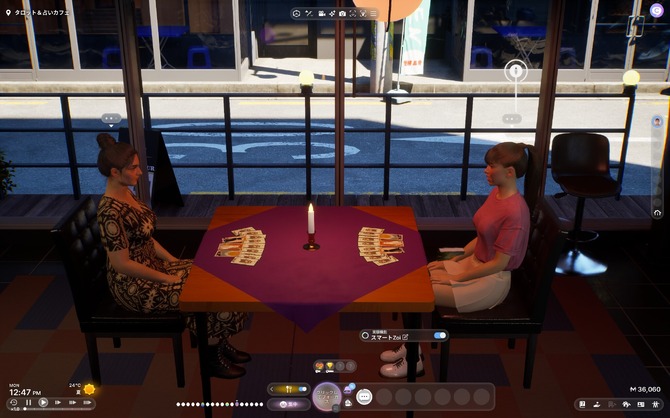Open the leftmost icon in bottom-right toolbar
Image resolution: width=670 pixels, height=418 pixels.
click(580, 404)
